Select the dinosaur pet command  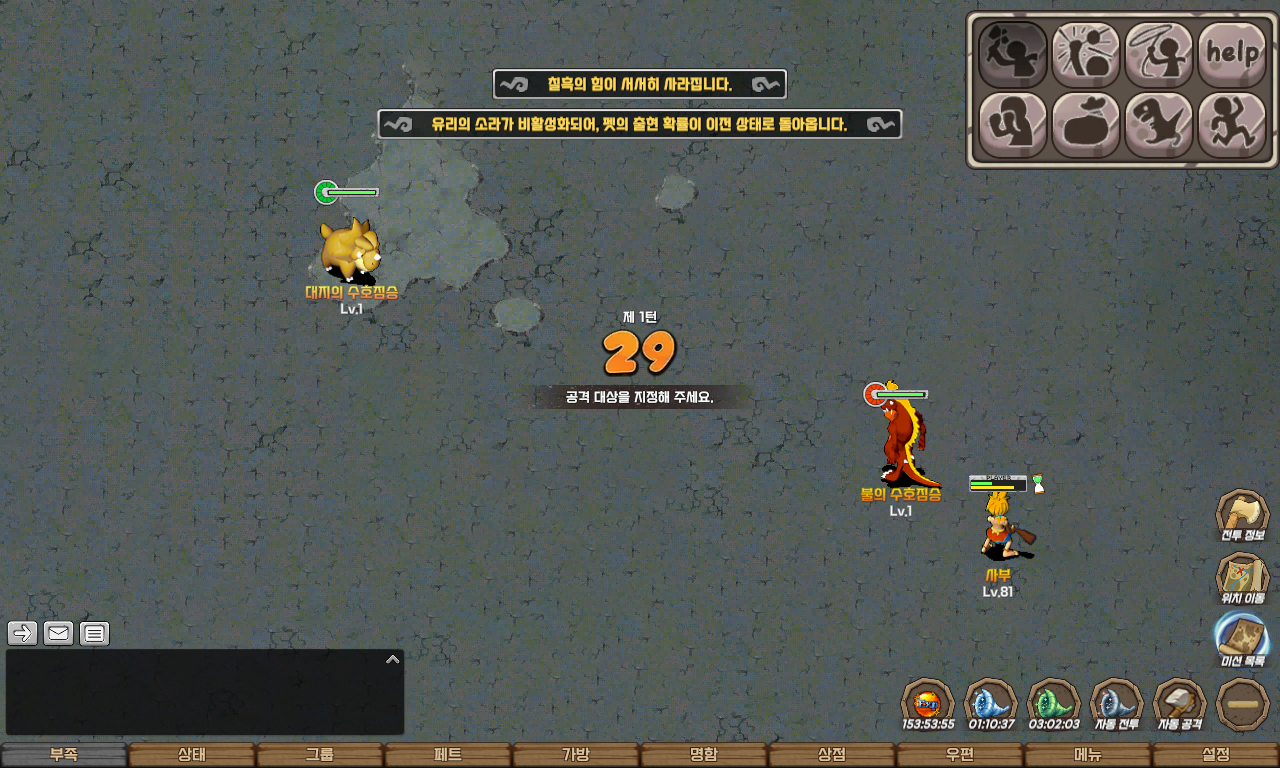pos(1159,125)
